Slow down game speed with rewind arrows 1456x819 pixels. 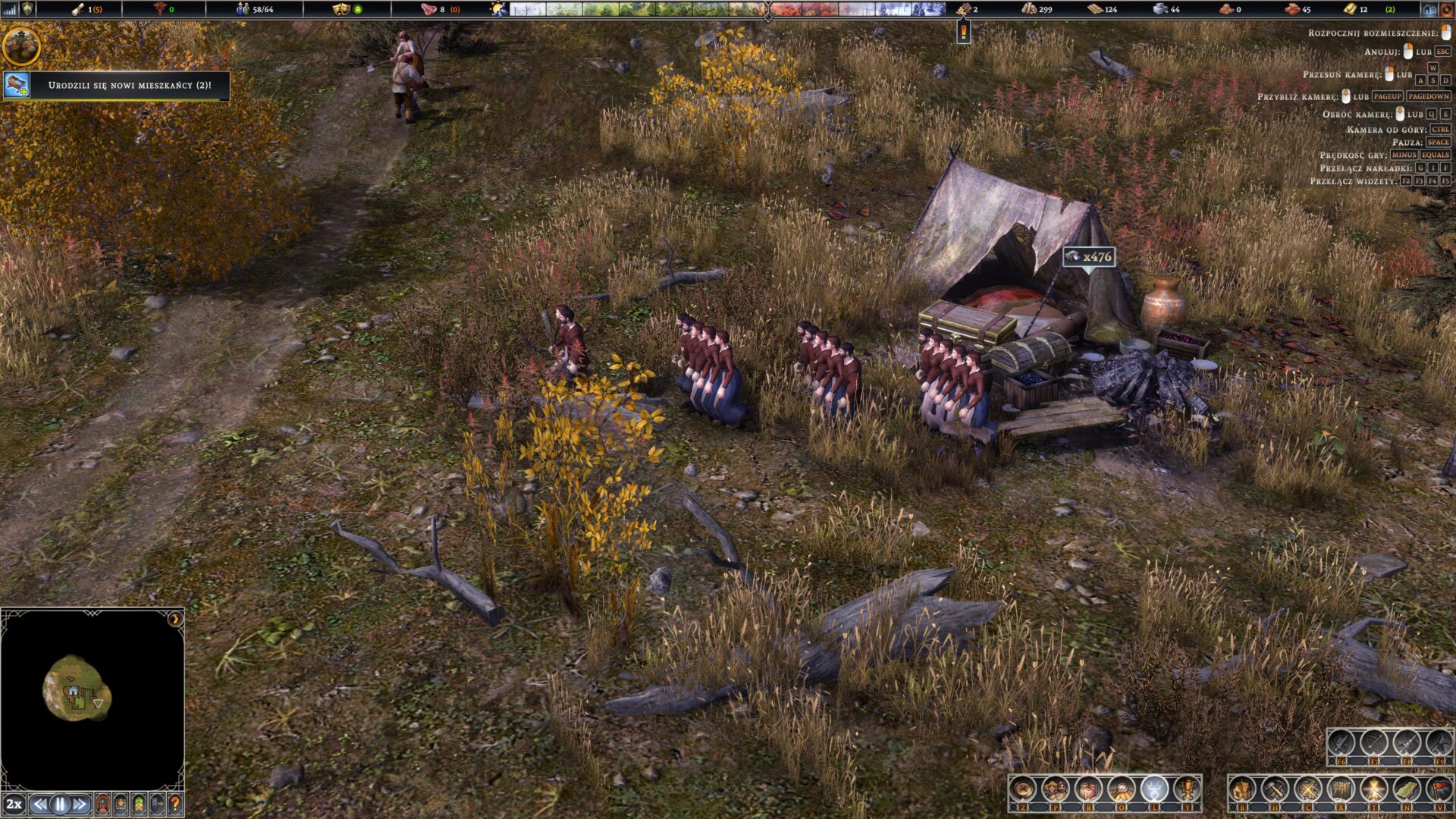[x=41, y=804]
